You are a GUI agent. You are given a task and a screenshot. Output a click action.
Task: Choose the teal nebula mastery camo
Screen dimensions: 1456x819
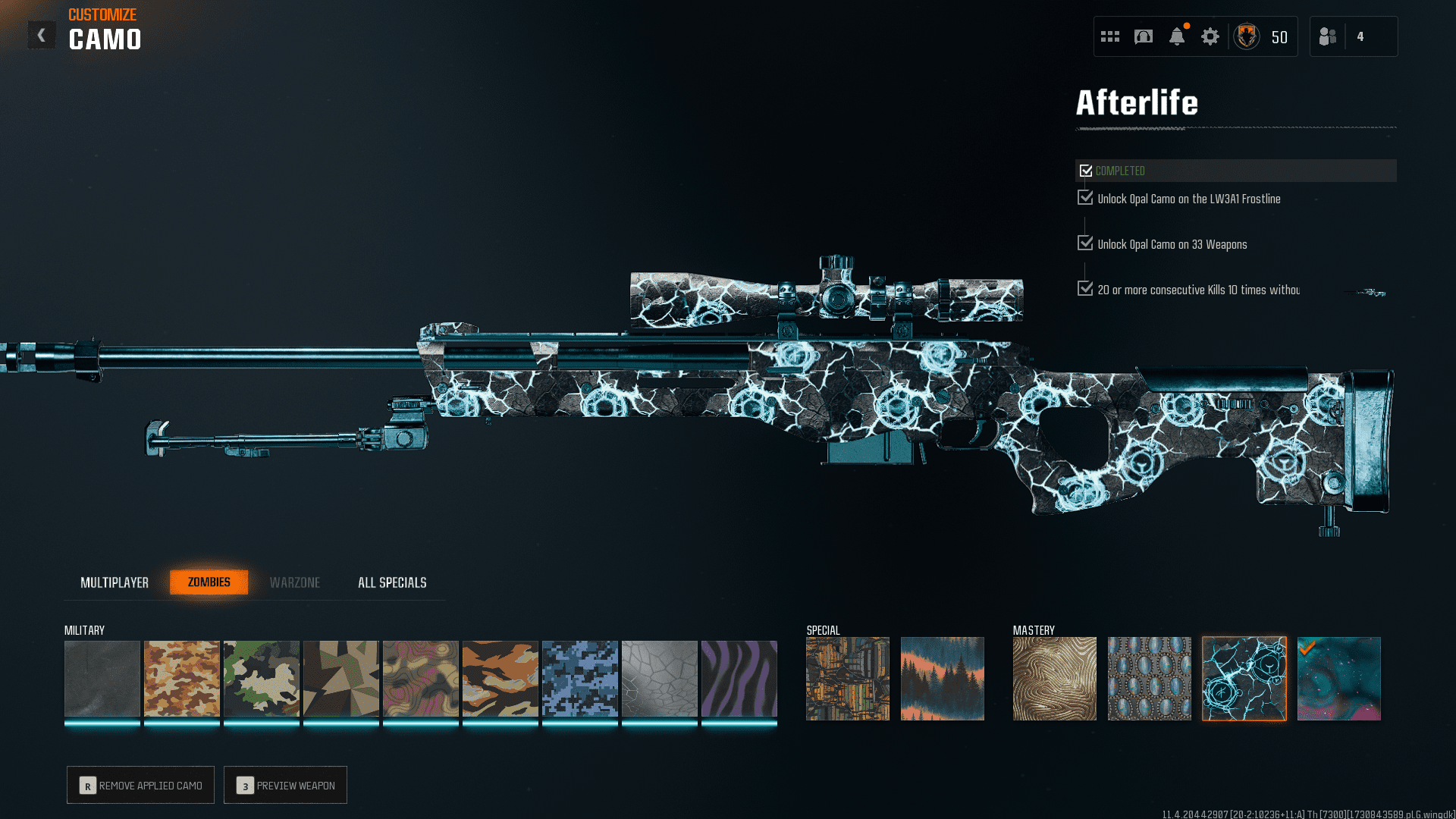point(1339,679)
